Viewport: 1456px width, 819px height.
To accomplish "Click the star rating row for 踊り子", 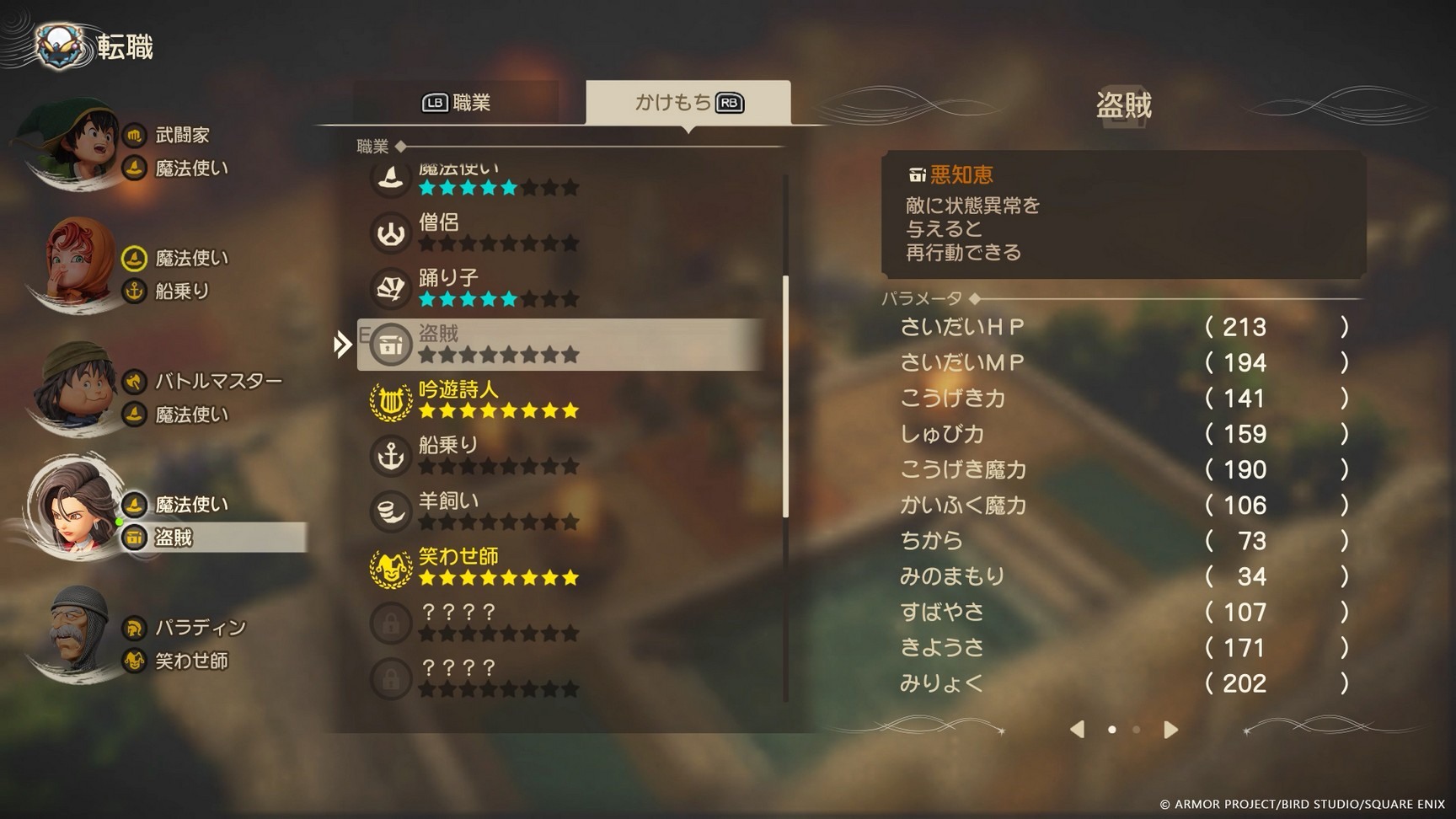I will tap(497, 299).
